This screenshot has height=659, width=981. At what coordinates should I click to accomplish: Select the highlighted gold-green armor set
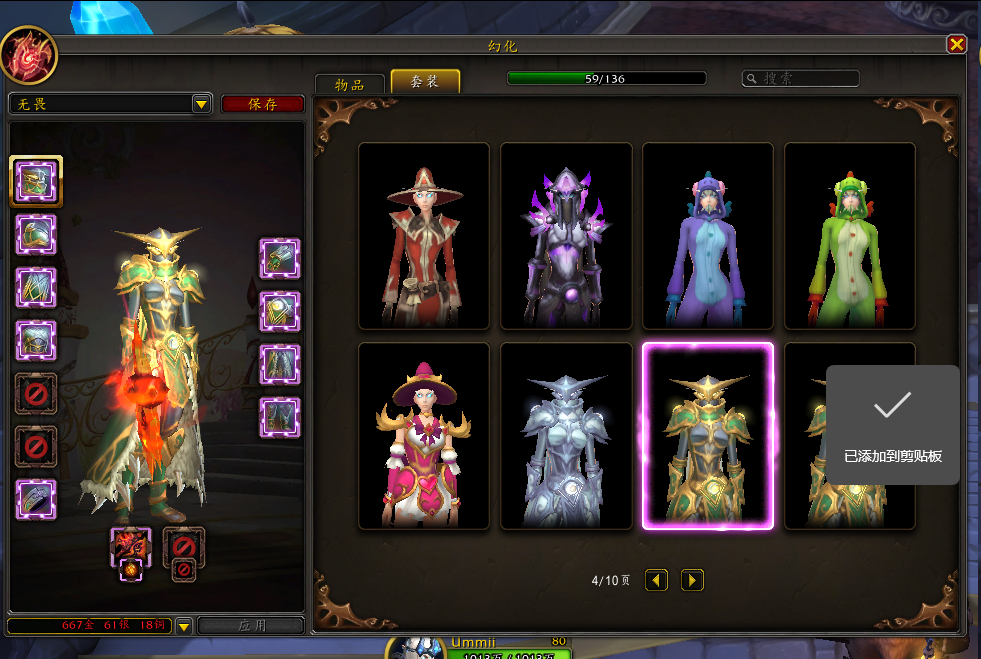708,436
